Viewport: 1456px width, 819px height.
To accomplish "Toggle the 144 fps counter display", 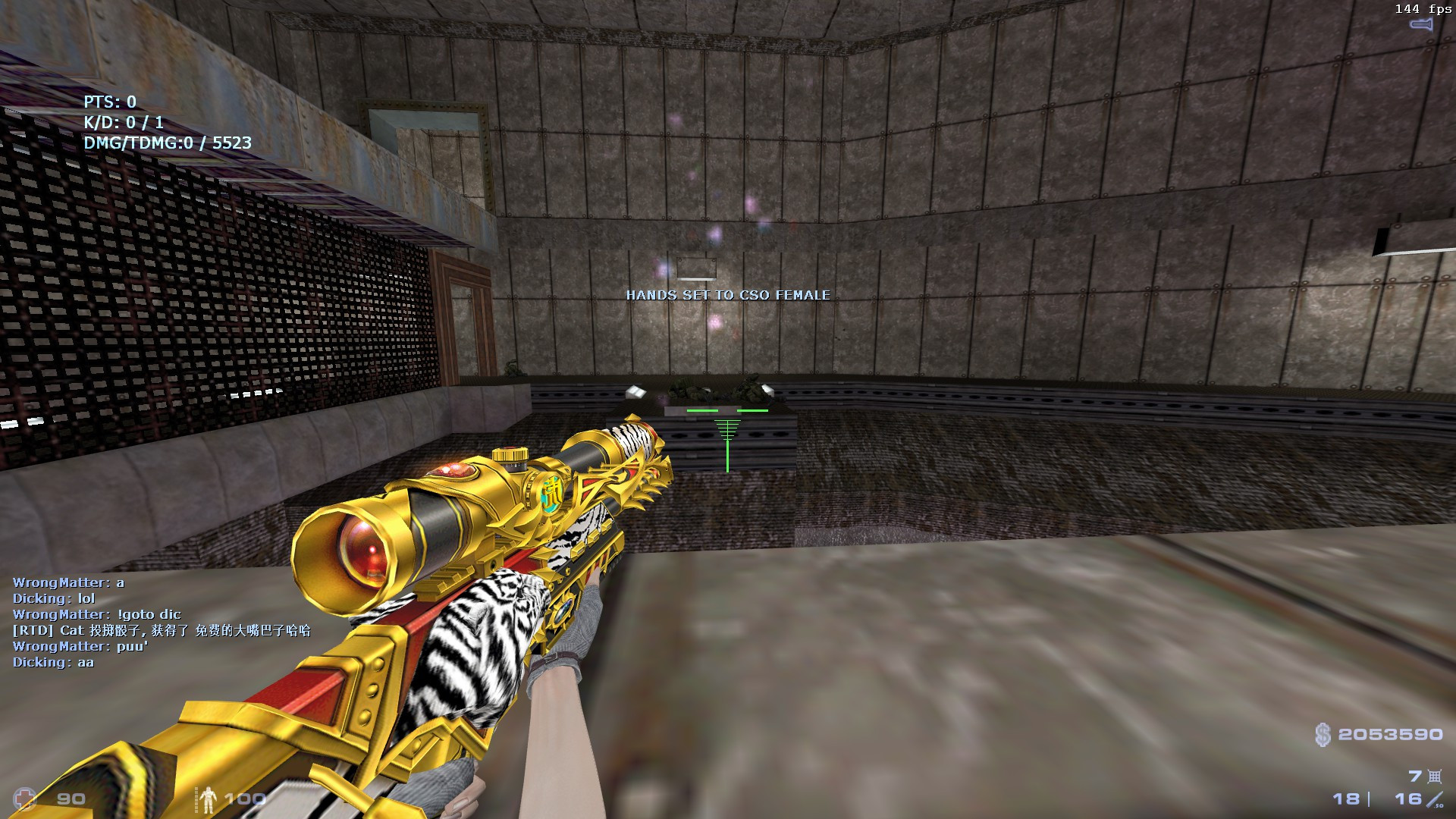I will click(x=1423, y=10).
